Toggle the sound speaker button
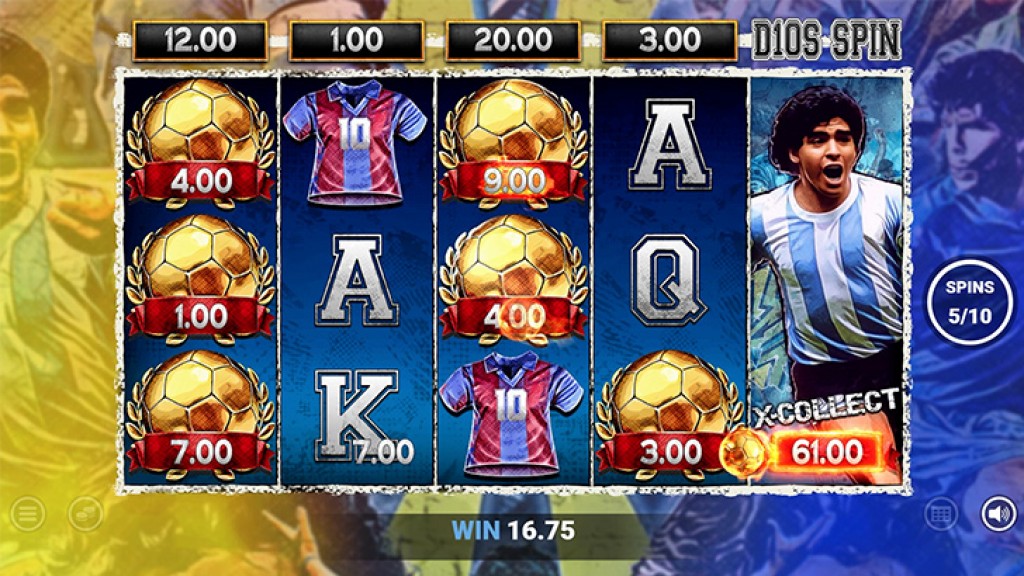The image size is (1024, 576). [996, 515]
